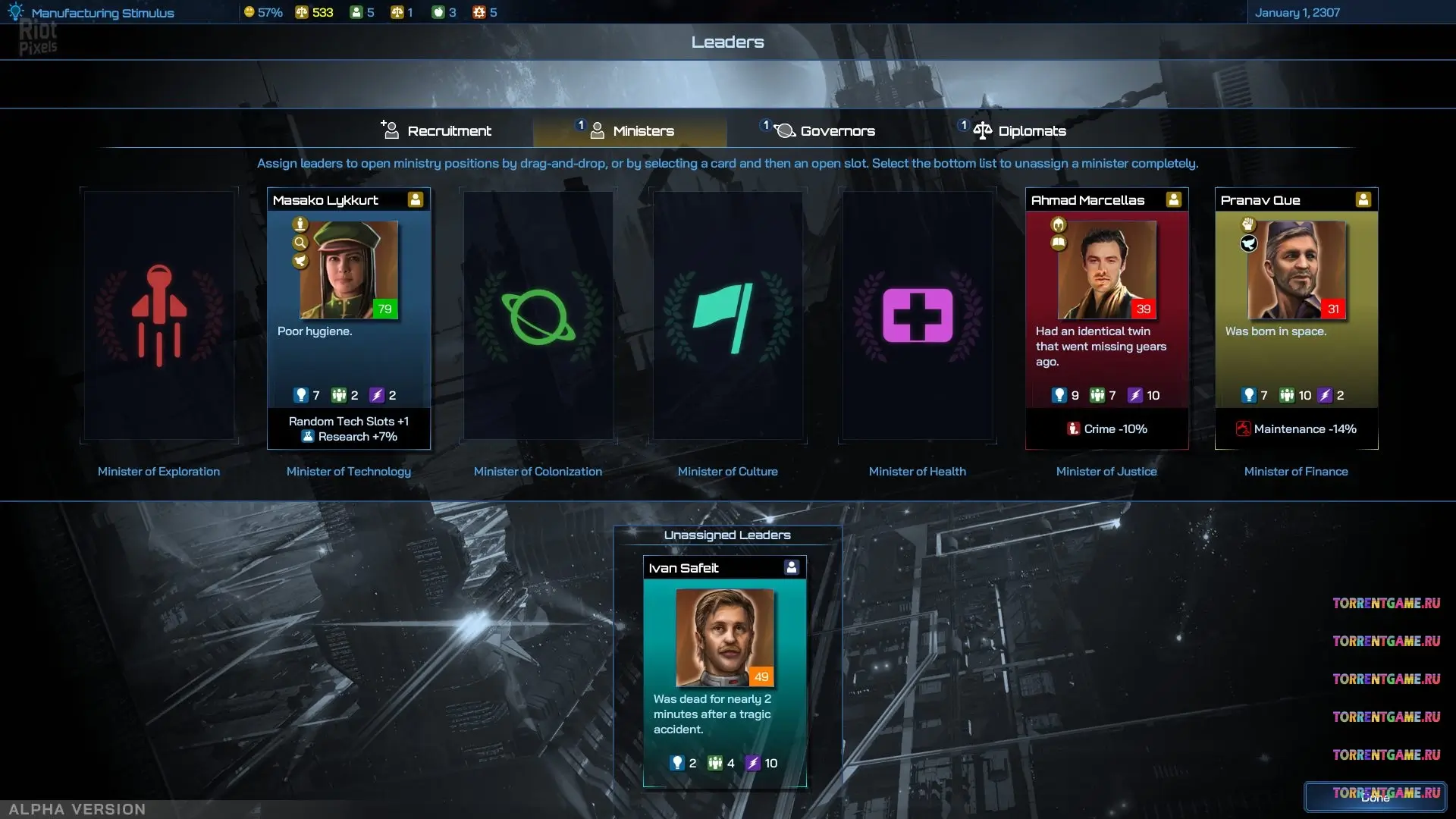Select the empty Minister of Exploration slot
1456x819 pixels.
click(159, 315)
